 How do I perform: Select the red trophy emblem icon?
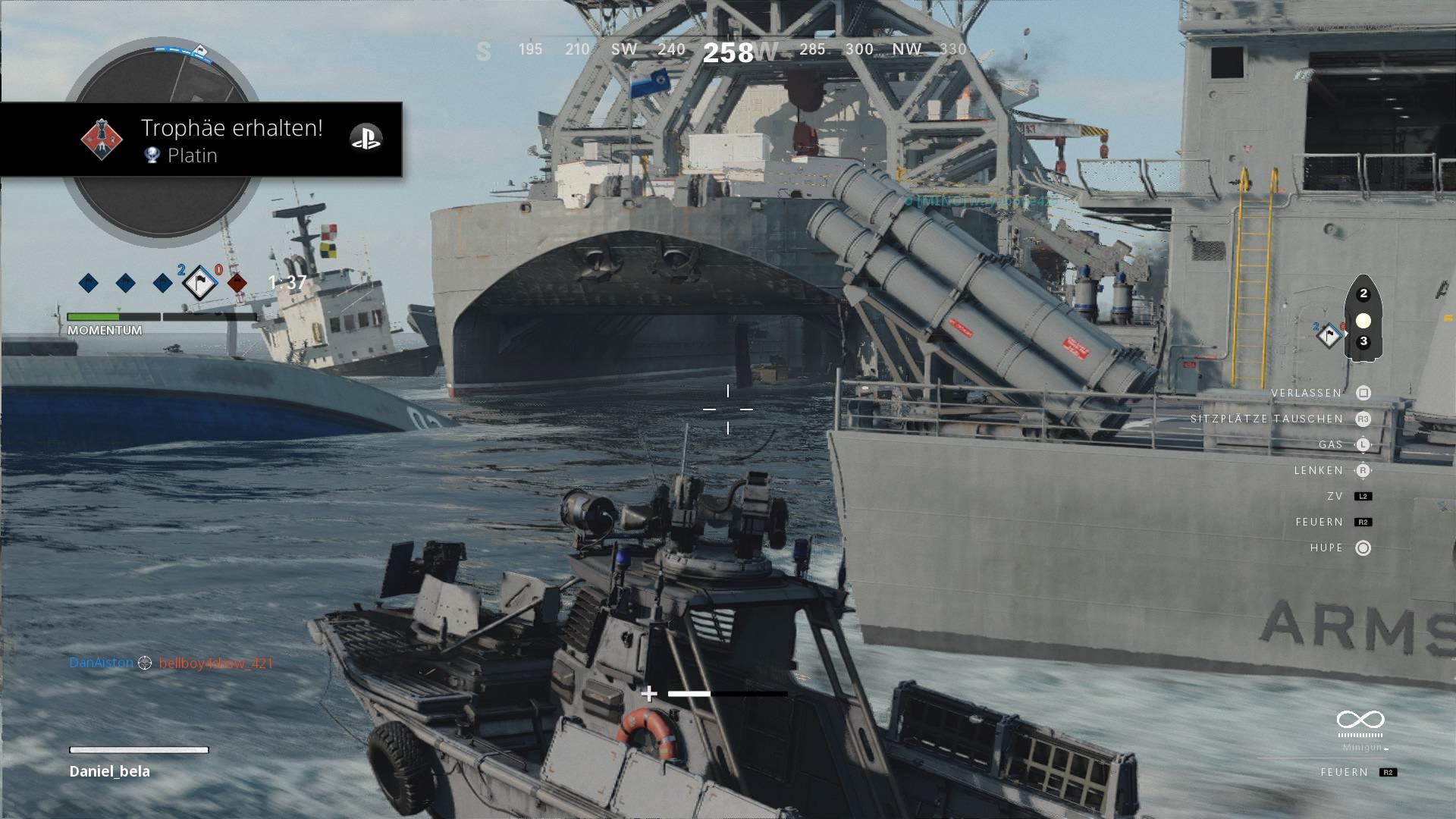[102, 140]
